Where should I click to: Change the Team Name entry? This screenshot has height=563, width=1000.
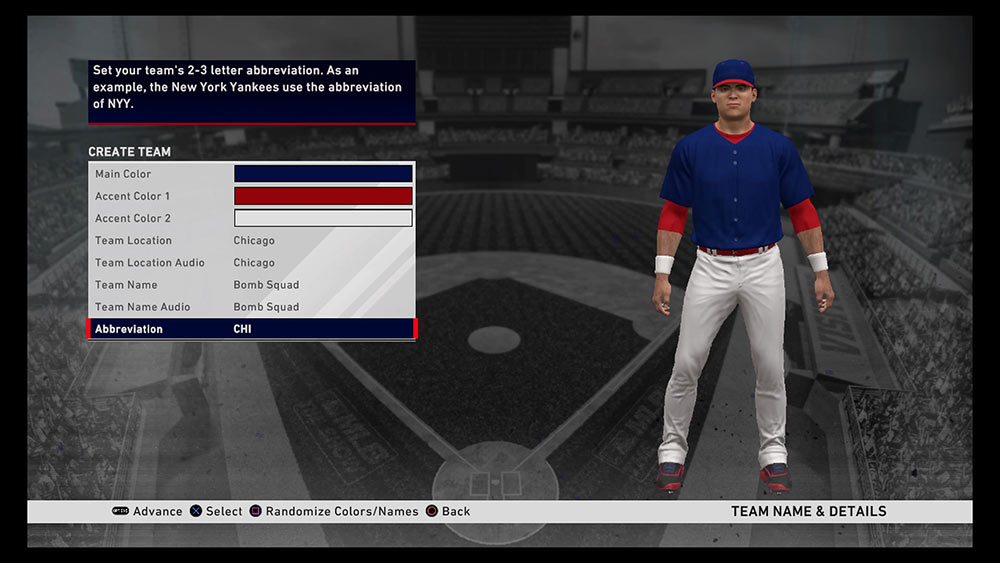click(252, 285)
